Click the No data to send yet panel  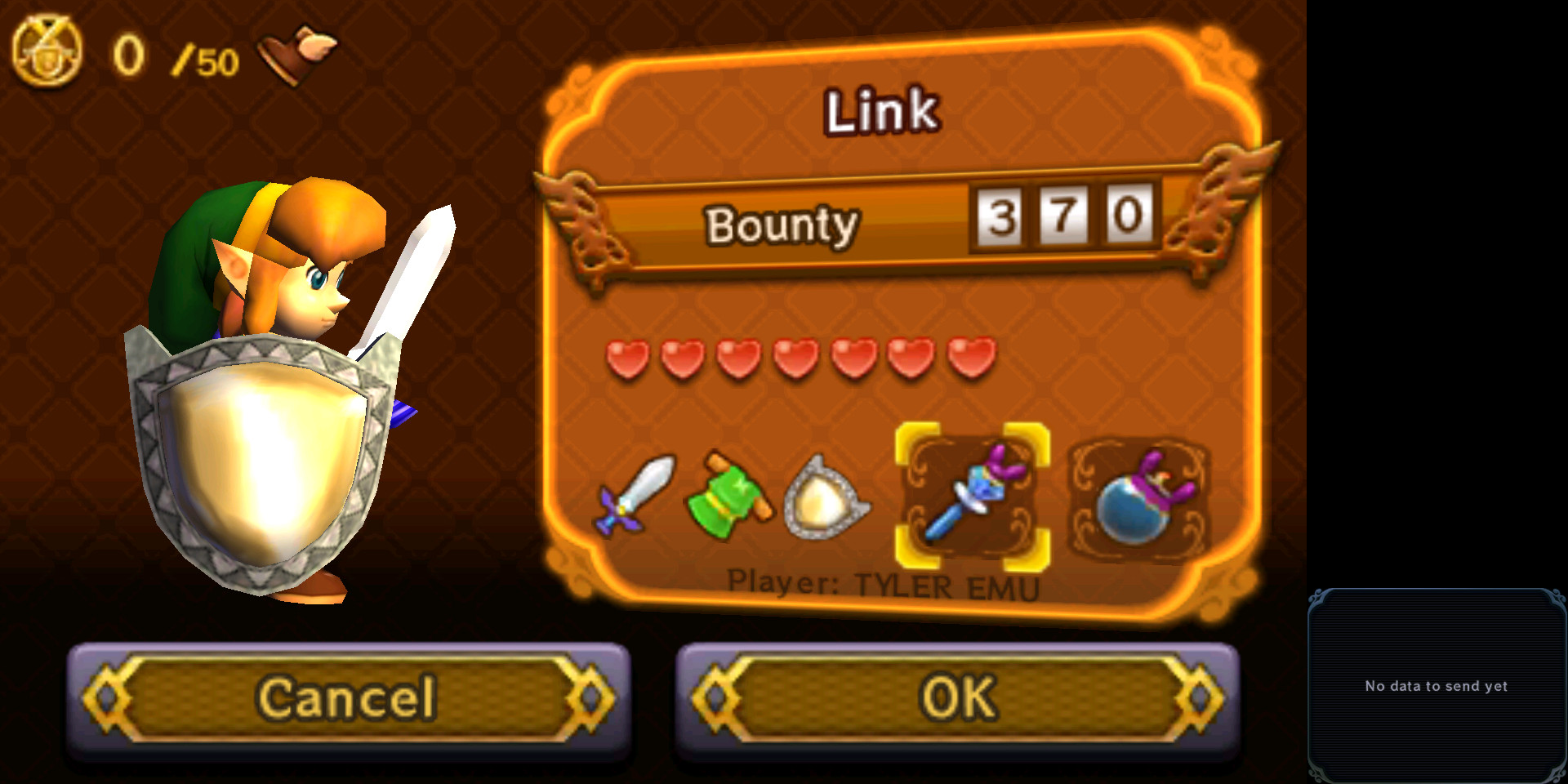(1436, 686)
